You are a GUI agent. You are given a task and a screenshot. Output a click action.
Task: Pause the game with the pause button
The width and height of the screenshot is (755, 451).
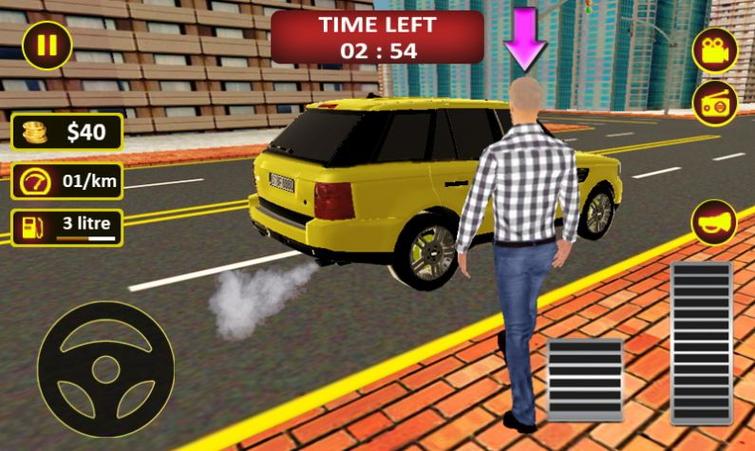46,45
